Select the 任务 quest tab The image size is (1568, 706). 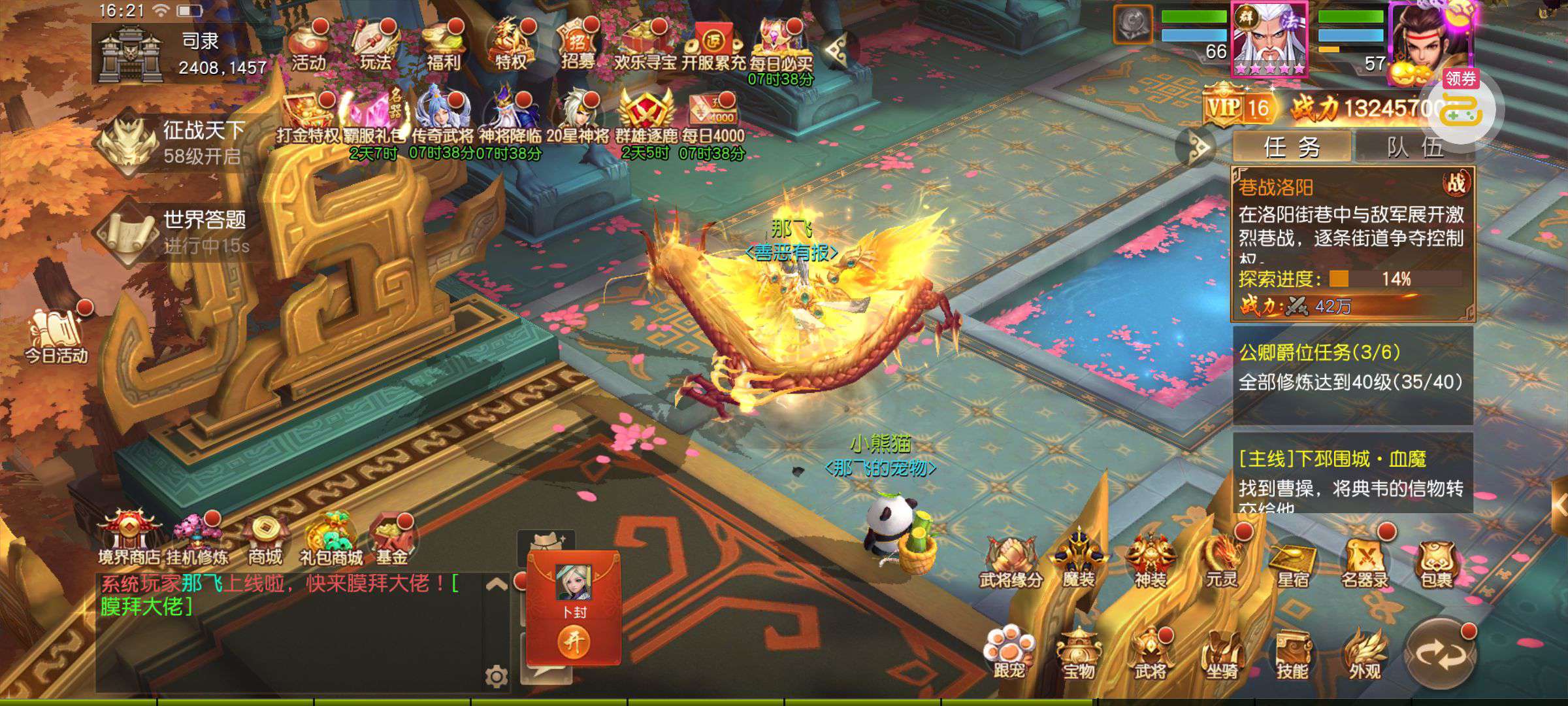tap(1292, 147)
